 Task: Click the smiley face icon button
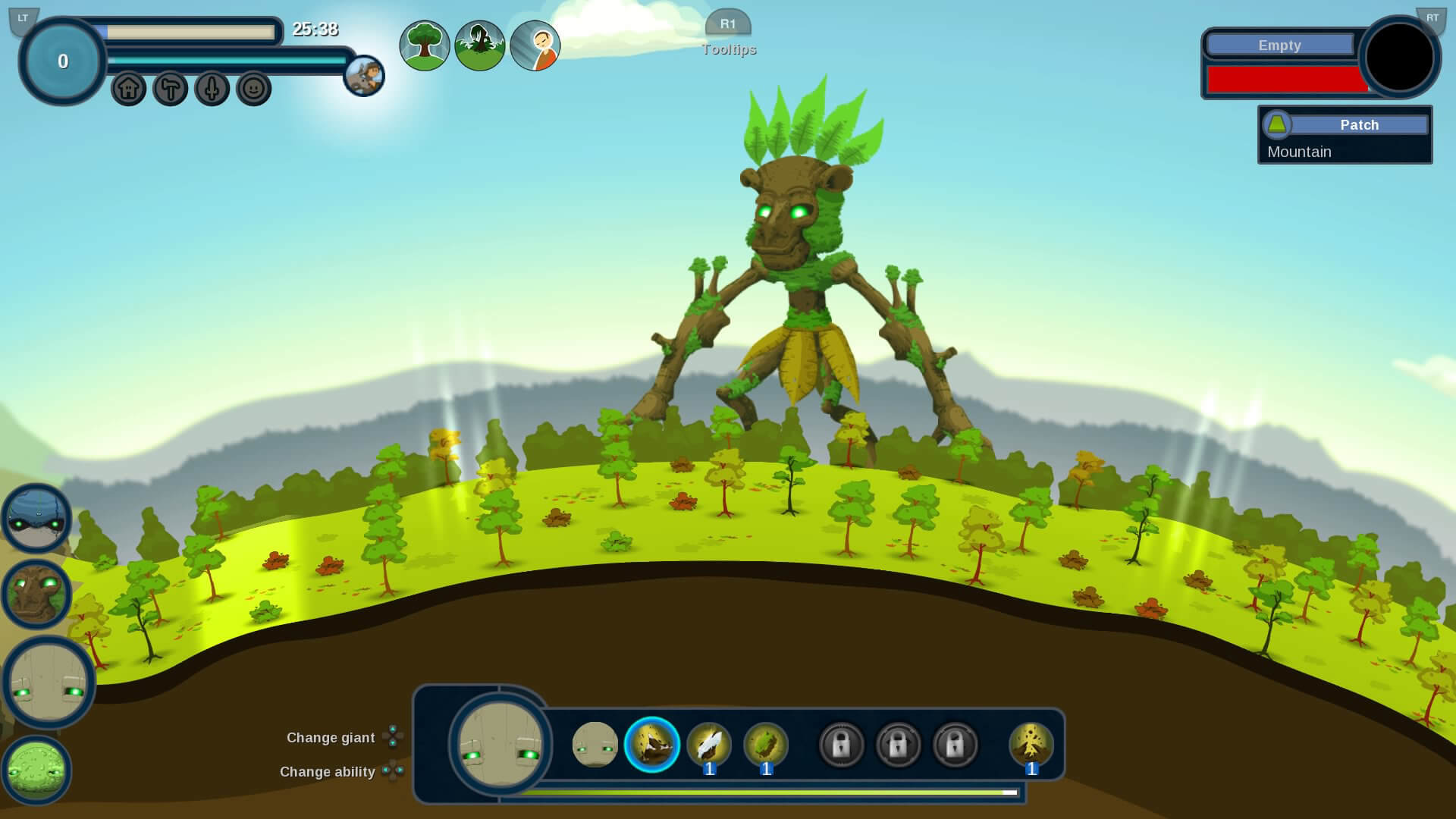pyautogui.click(x=254, y=89)
